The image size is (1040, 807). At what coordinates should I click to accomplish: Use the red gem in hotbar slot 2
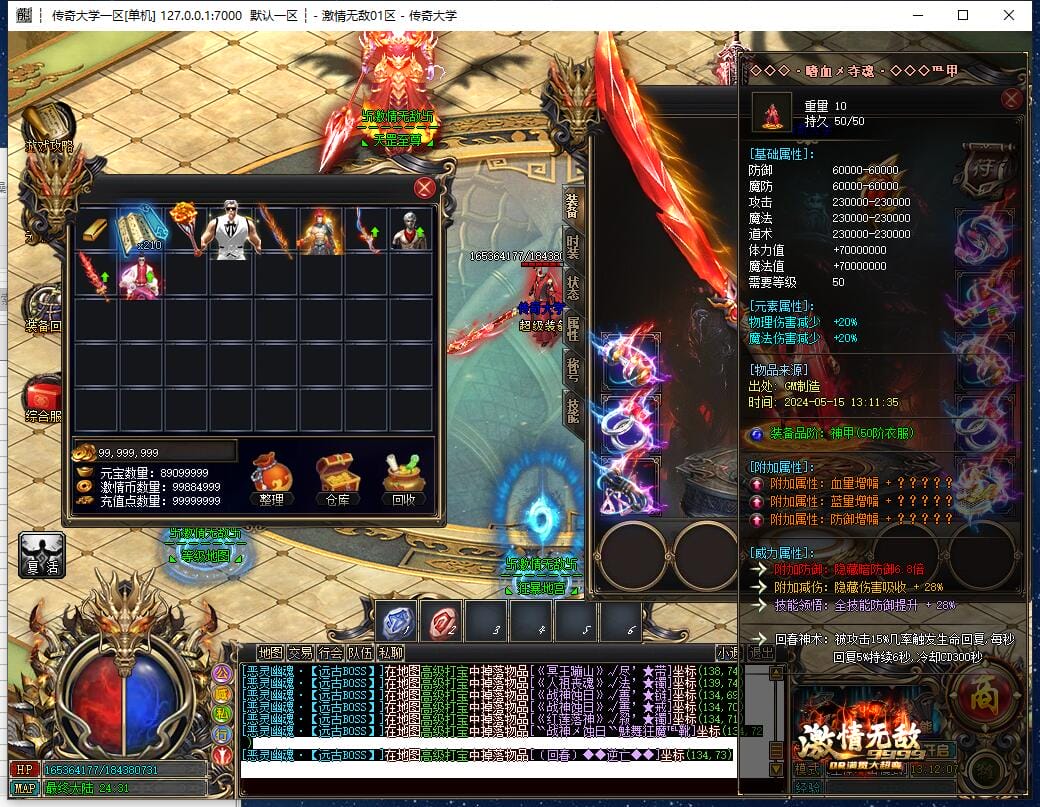(x=441, y=621)
